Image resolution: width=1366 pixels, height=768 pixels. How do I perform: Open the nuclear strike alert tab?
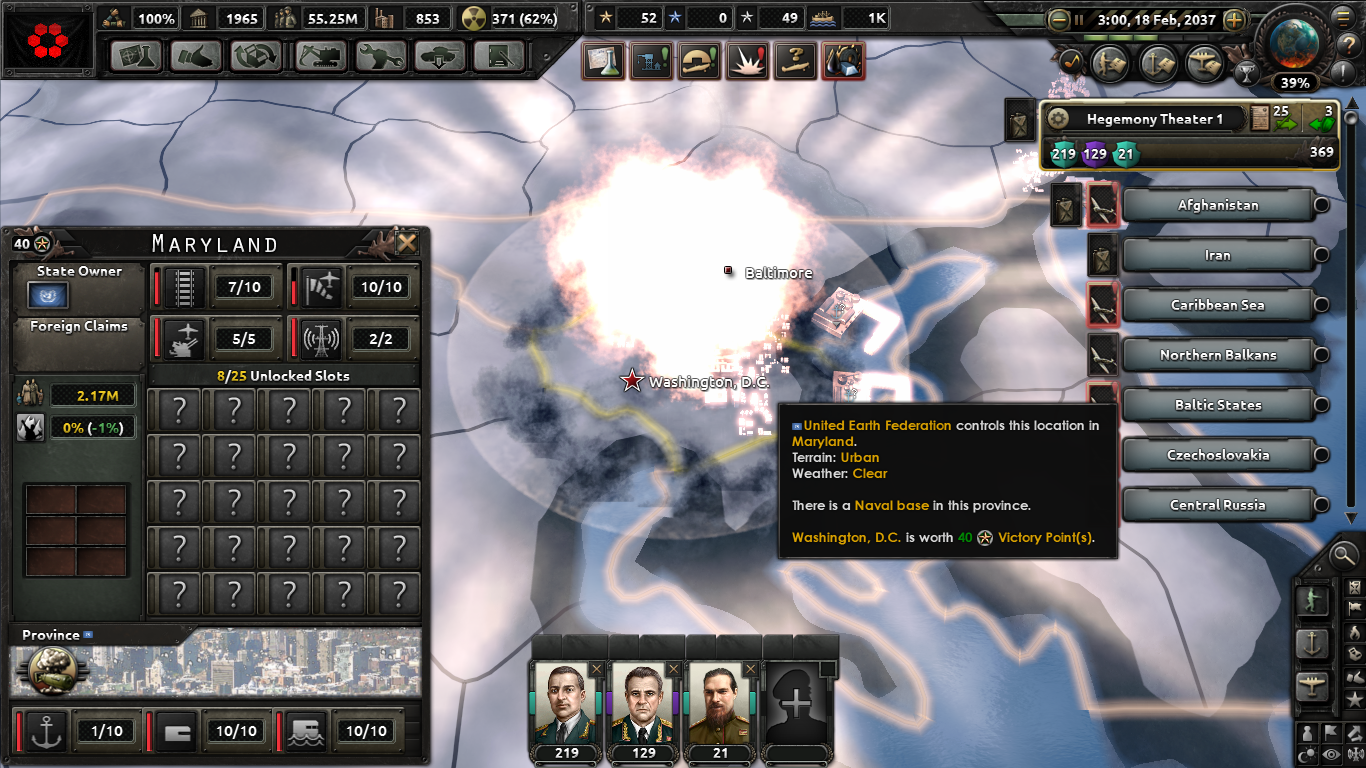coord(748,60)
